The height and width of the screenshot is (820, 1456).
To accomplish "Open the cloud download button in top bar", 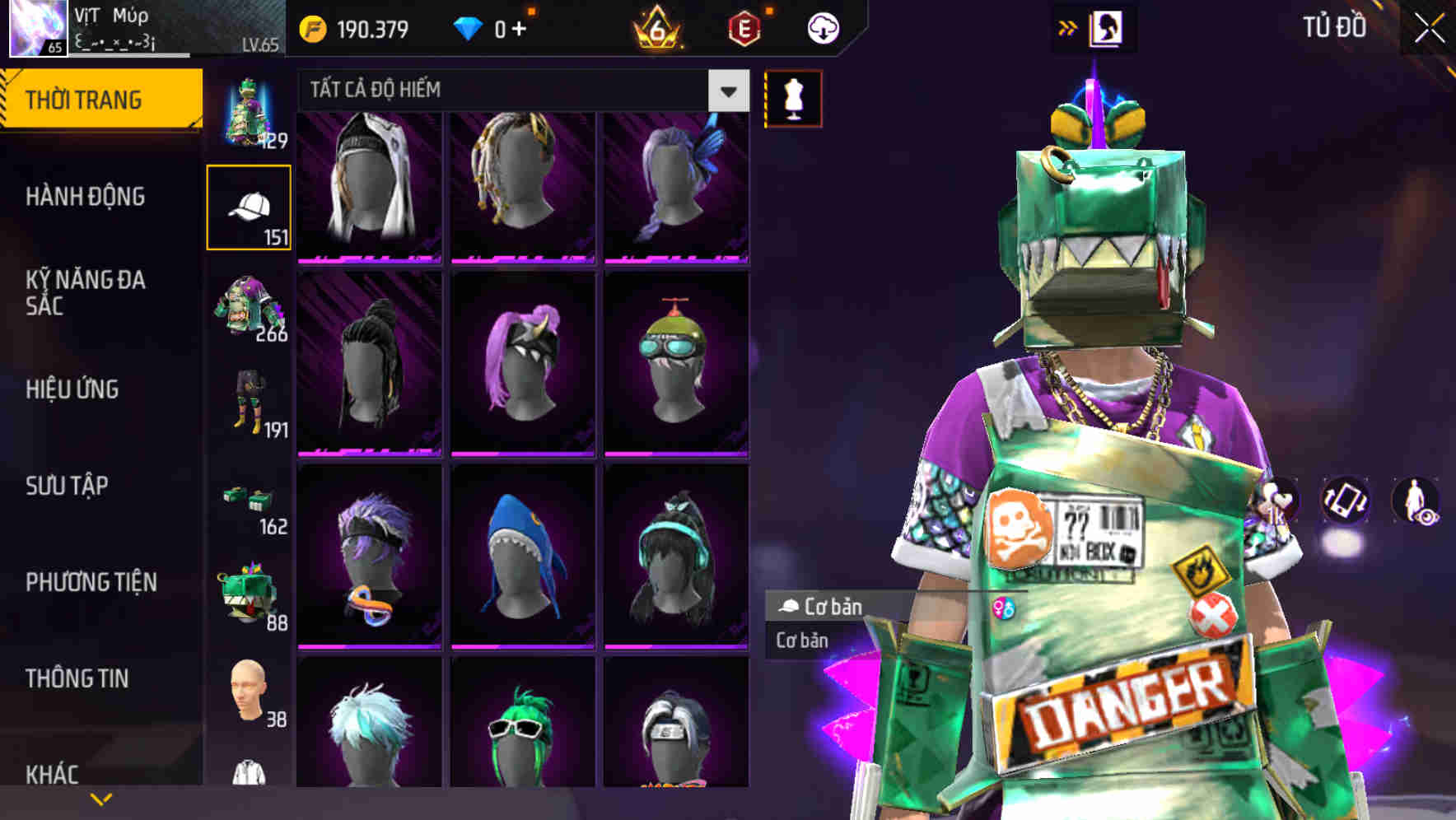I will 824,27.
